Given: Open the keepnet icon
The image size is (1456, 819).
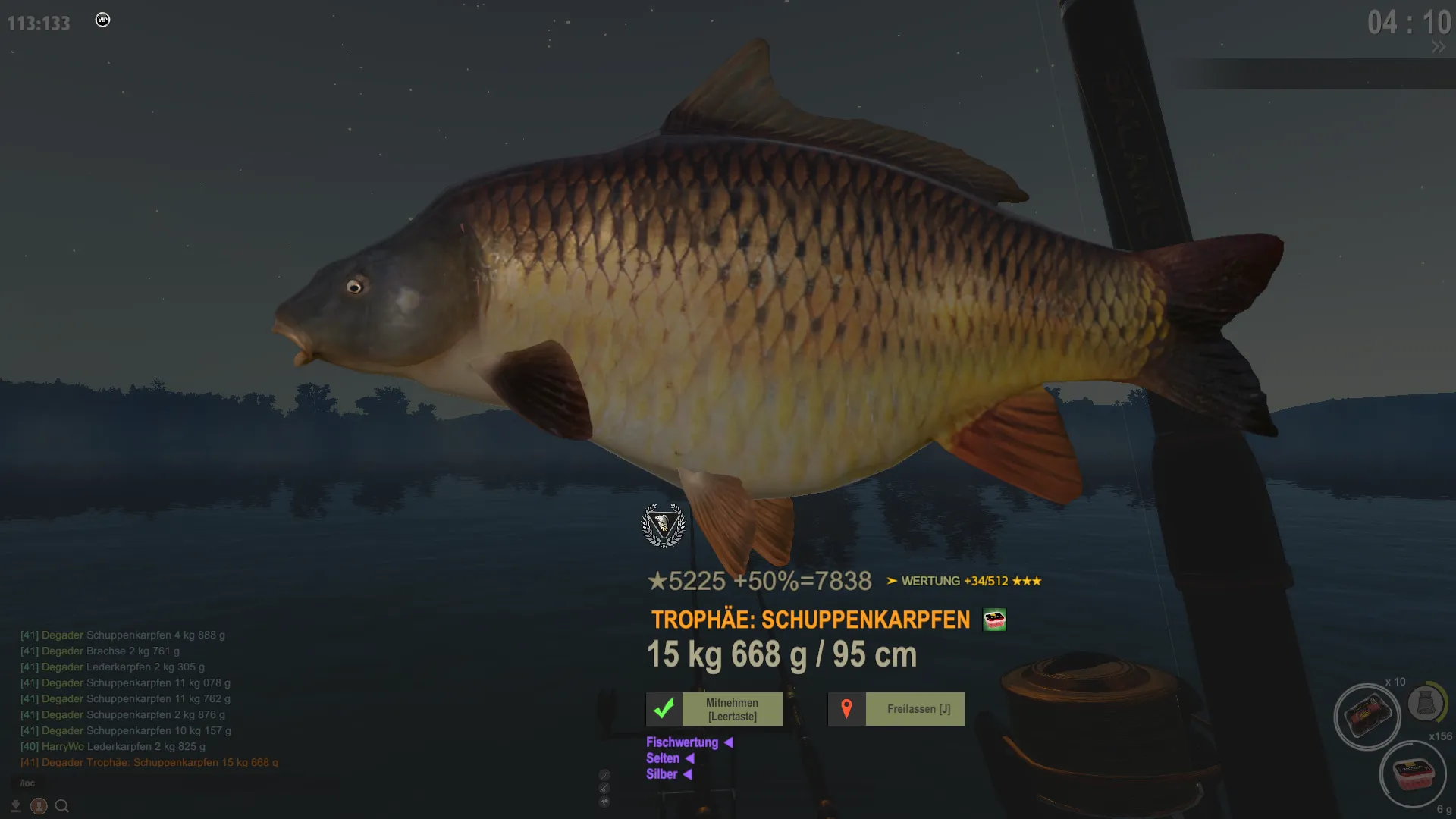Looking at the screenshot, I should click(x=1424, y=704).
